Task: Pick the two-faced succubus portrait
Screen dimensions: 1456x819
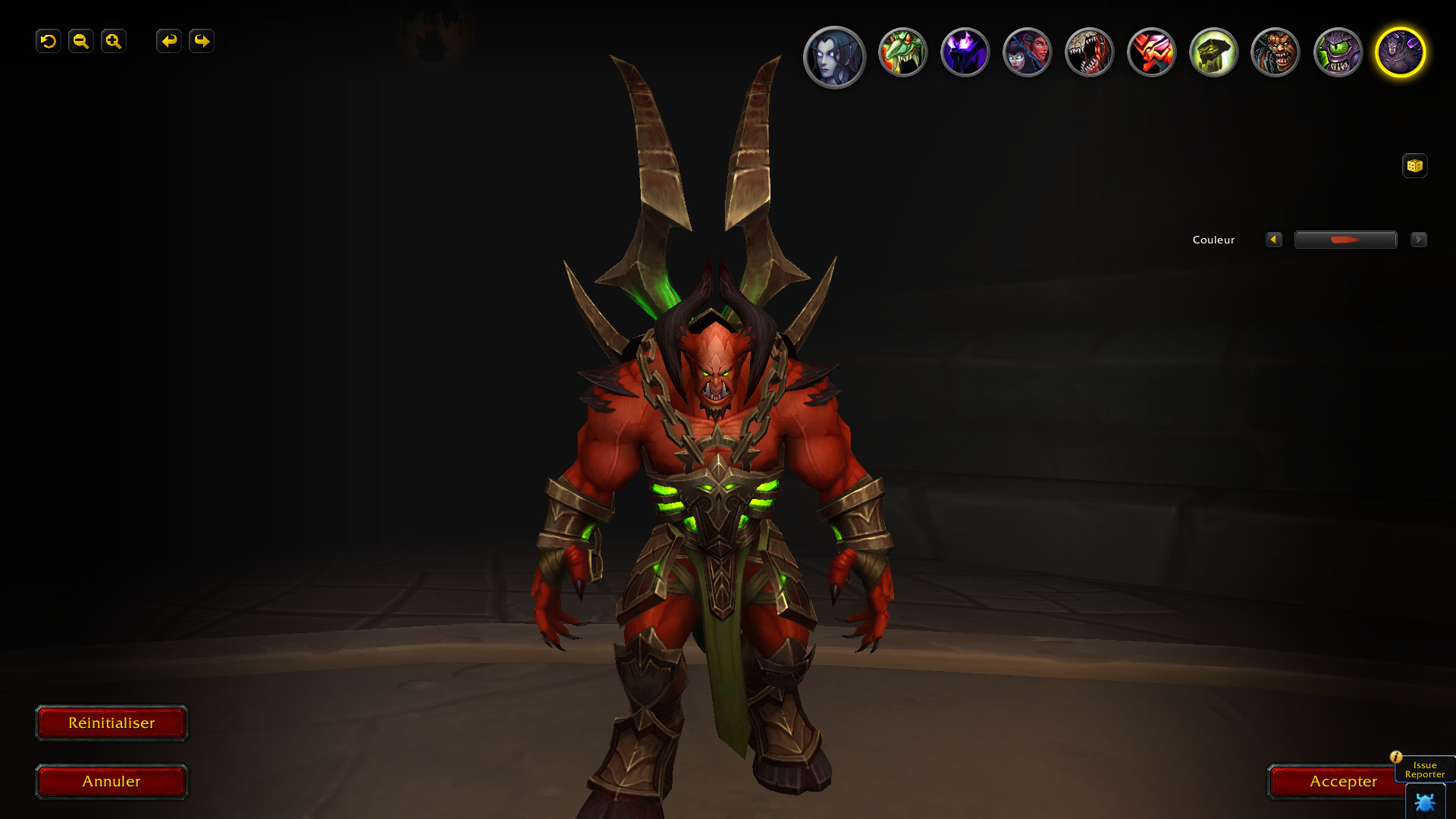Action: pos(1027,53)
